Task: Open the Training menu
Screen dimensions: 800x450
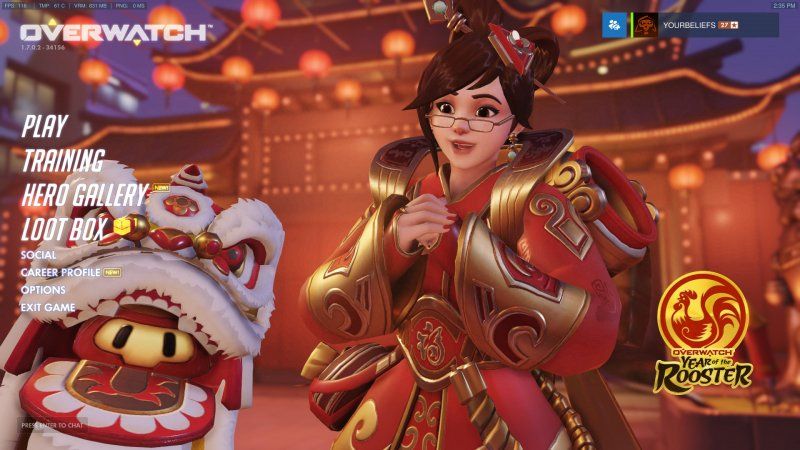Action: pos(63,160)
